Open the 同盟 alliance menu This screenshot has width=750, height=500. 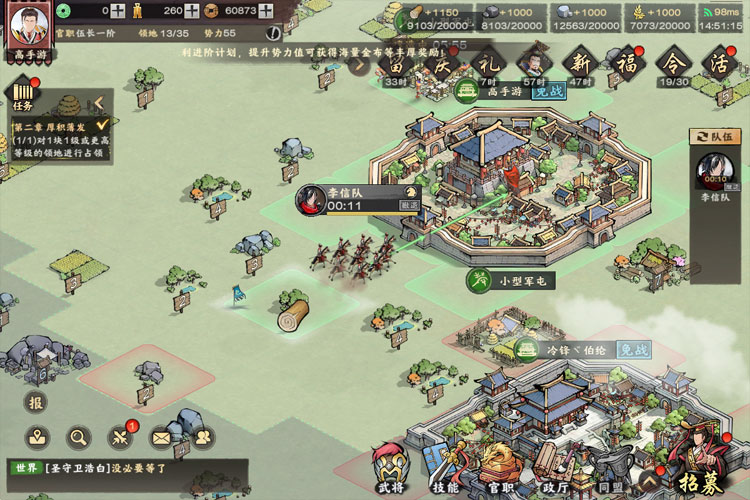[x=611, y=472]
